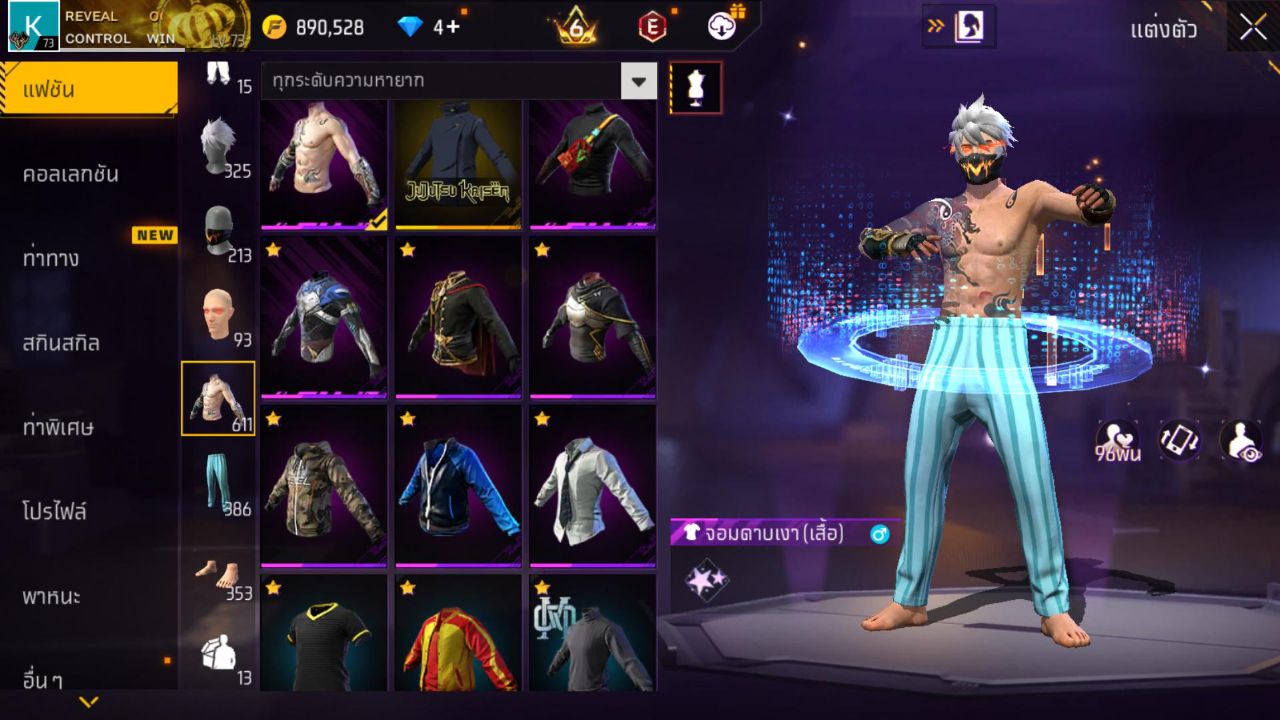Open the mask category icon showing 213 items
Viewport: 1280px width, 720px height.
218,226
